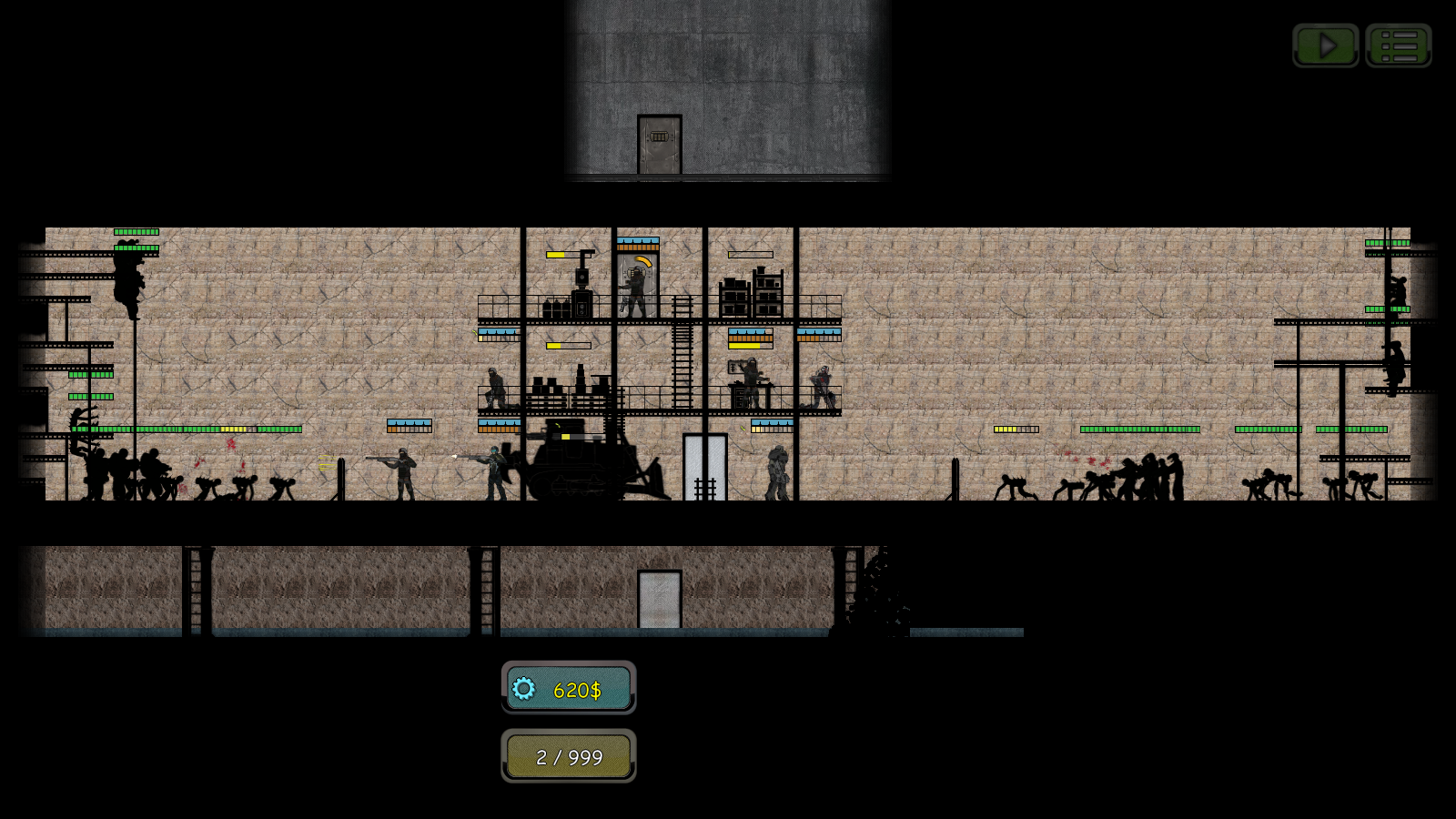
Task: Click the gear icon on the money display
Action: click(x=524, y=690)
